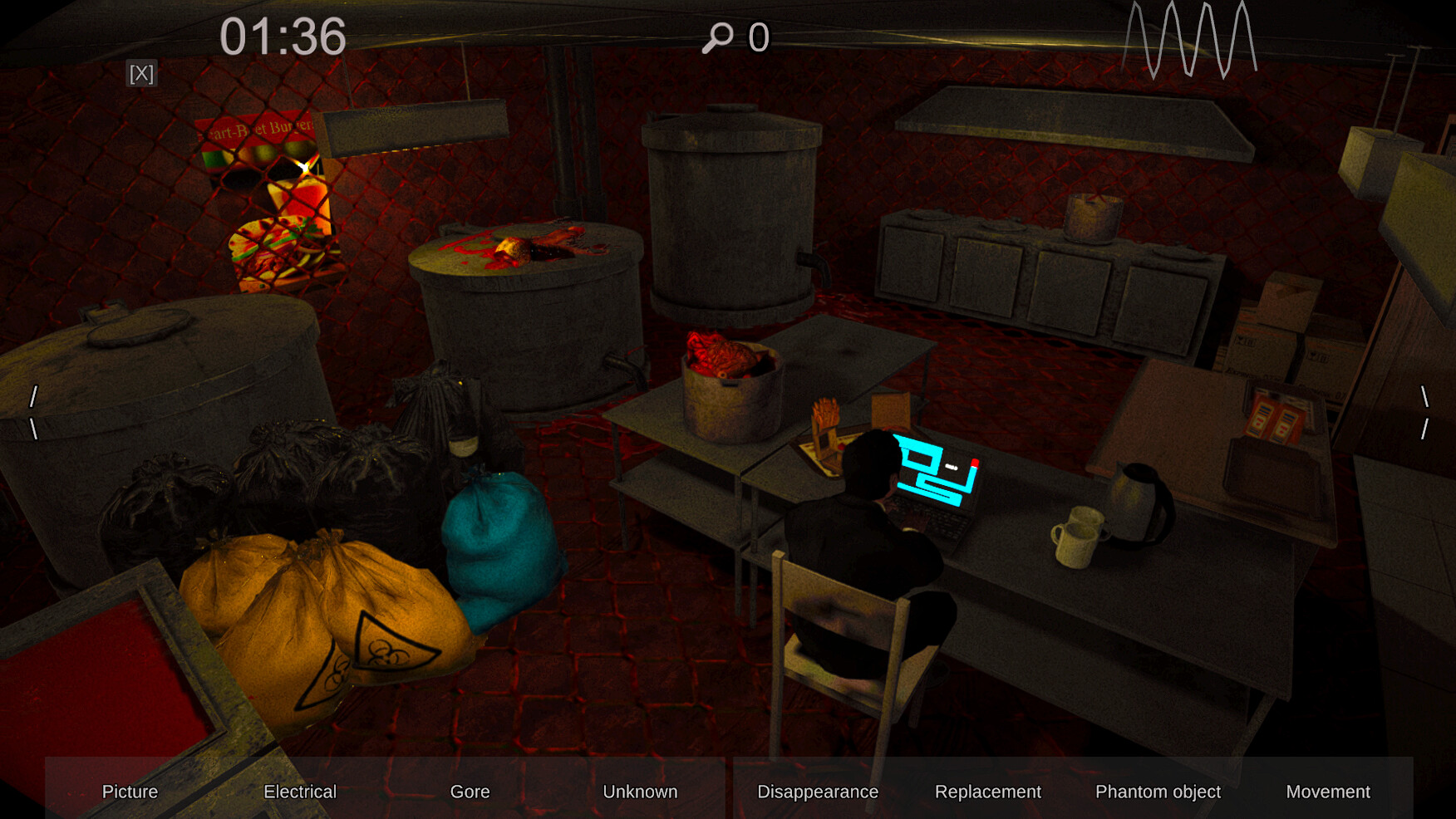Screen dimensions: 1456x819
Task: Click the 01:36 timer display
Action: pos(281,37)
